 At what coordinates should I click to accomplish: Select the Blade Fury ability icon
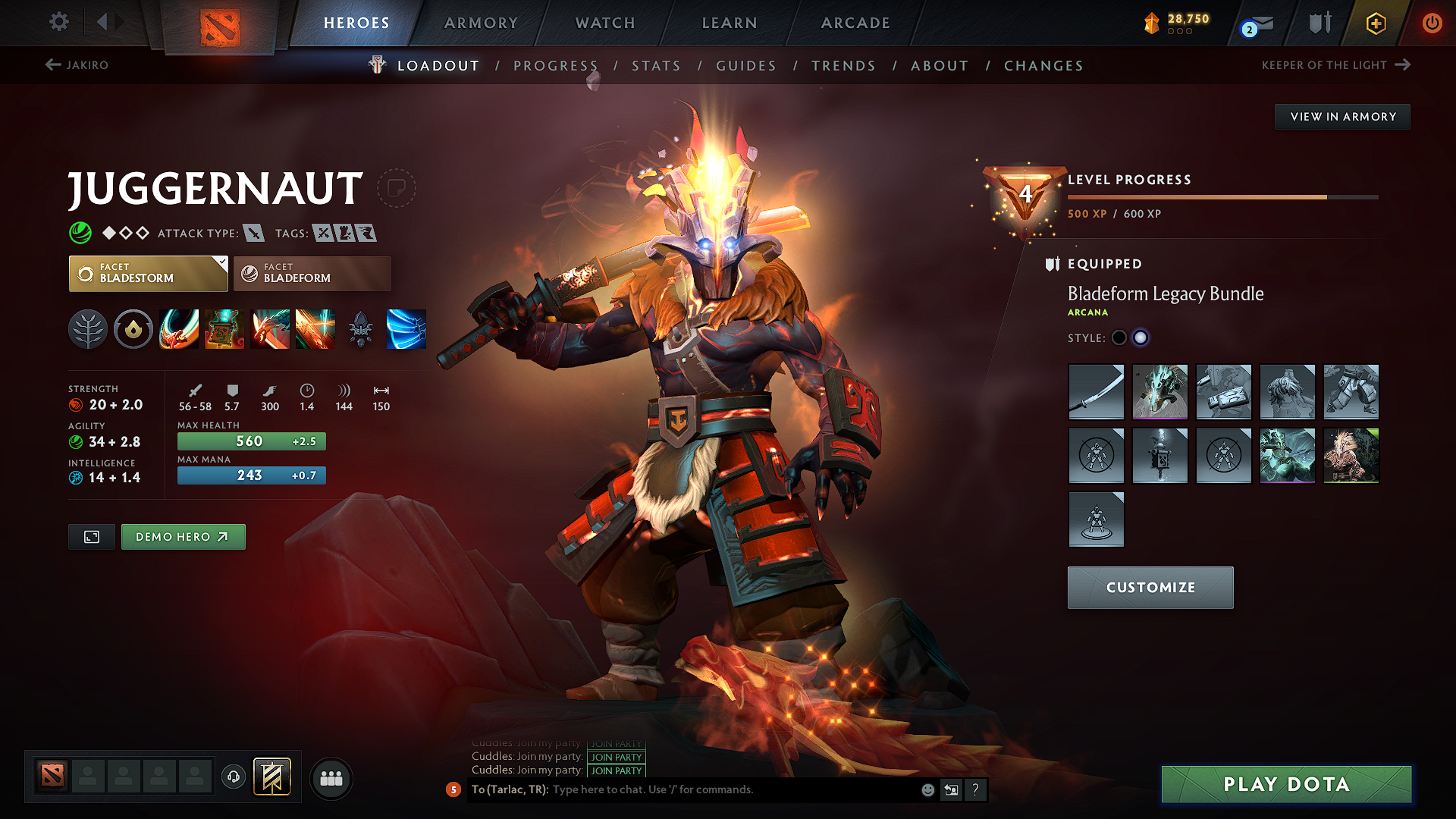point(179,328)
